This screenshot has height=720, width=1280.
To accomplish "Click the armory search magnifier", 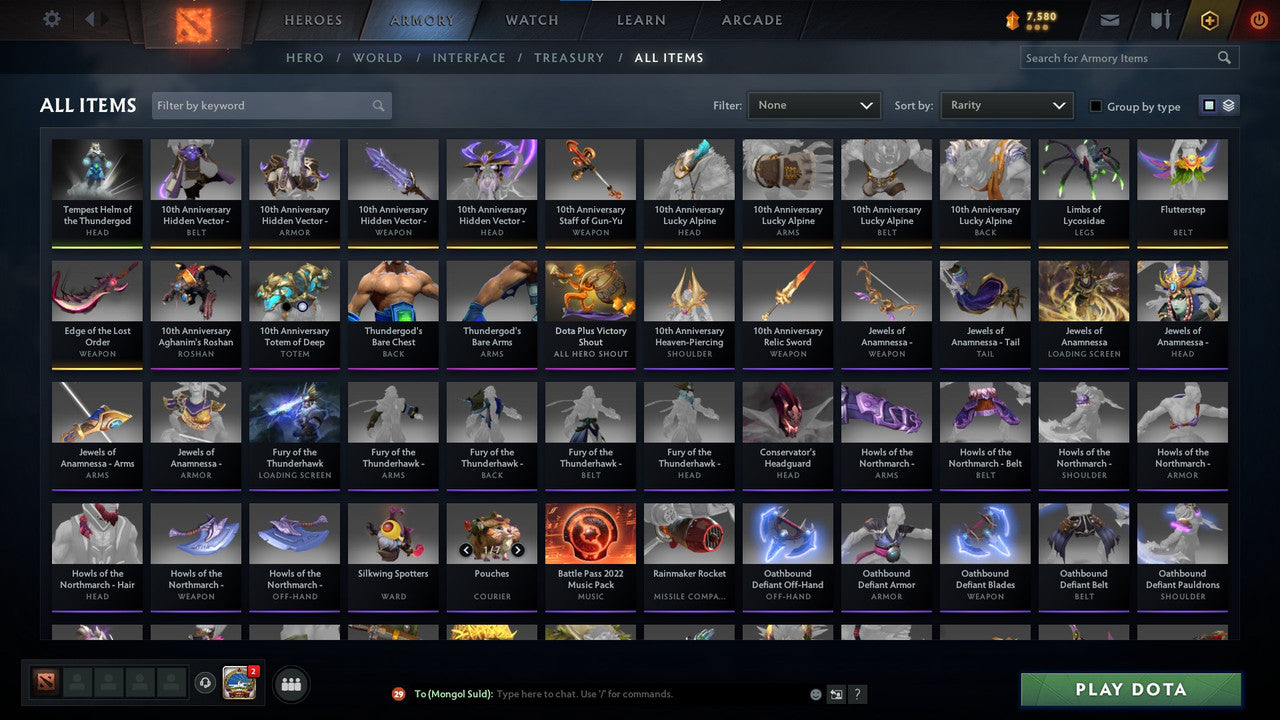I will tap(1224, 57).
